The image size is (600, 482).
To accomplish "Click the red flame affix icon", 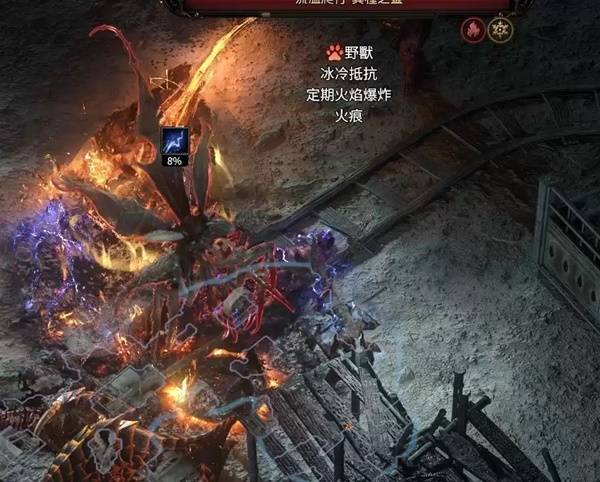I will [472, 30].
